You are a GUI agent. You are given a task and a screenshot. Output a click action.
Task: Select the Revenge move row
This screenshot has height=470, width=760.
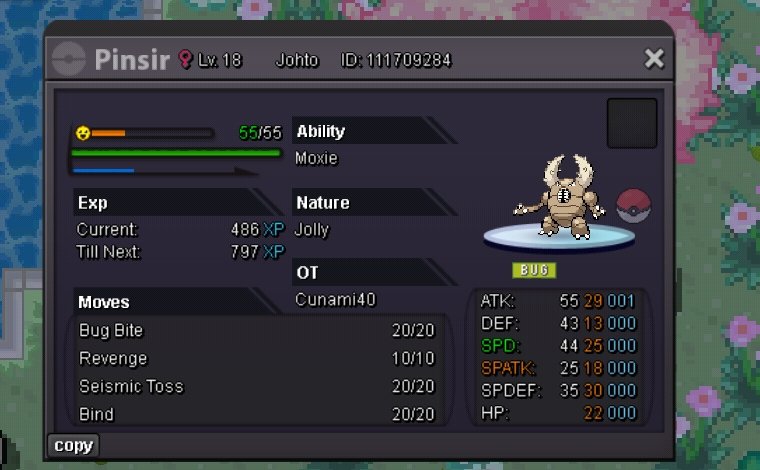click(x=257, y=359)
